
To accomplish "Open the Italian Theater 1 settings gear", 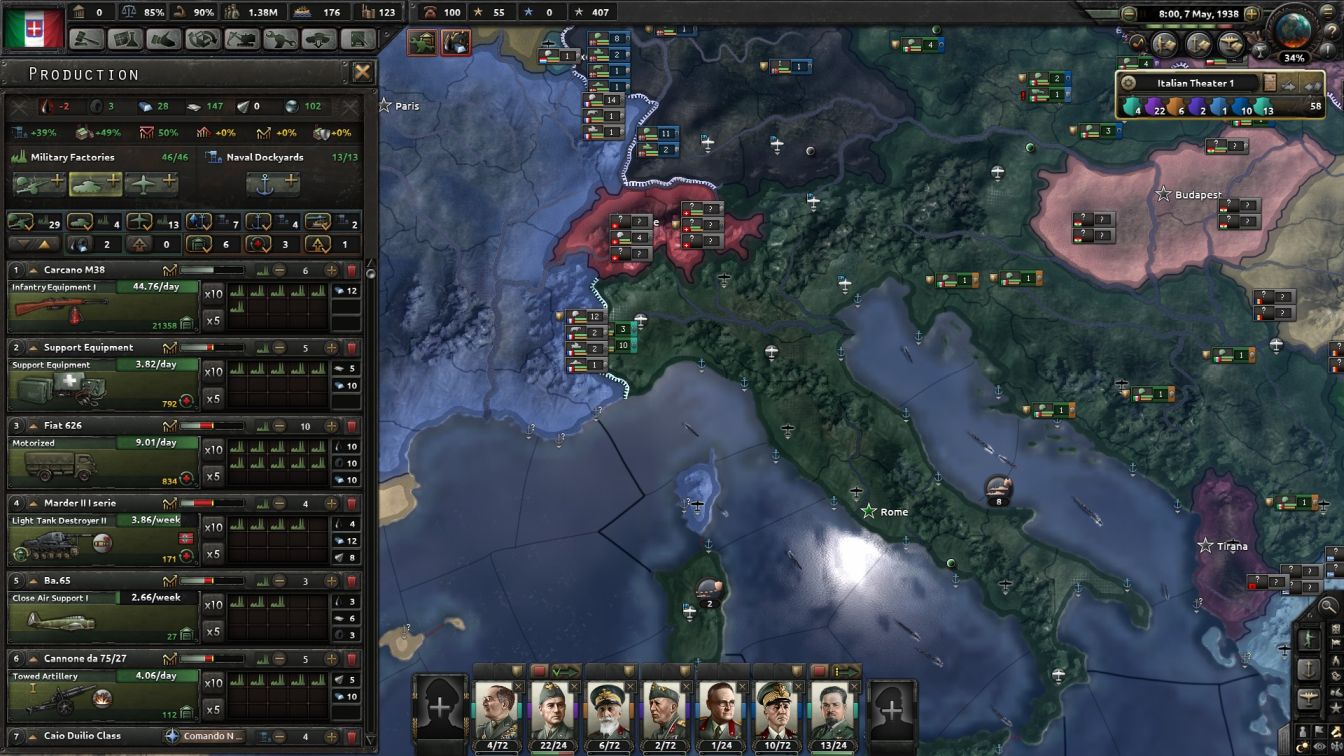I will [x=1127, y=81].
